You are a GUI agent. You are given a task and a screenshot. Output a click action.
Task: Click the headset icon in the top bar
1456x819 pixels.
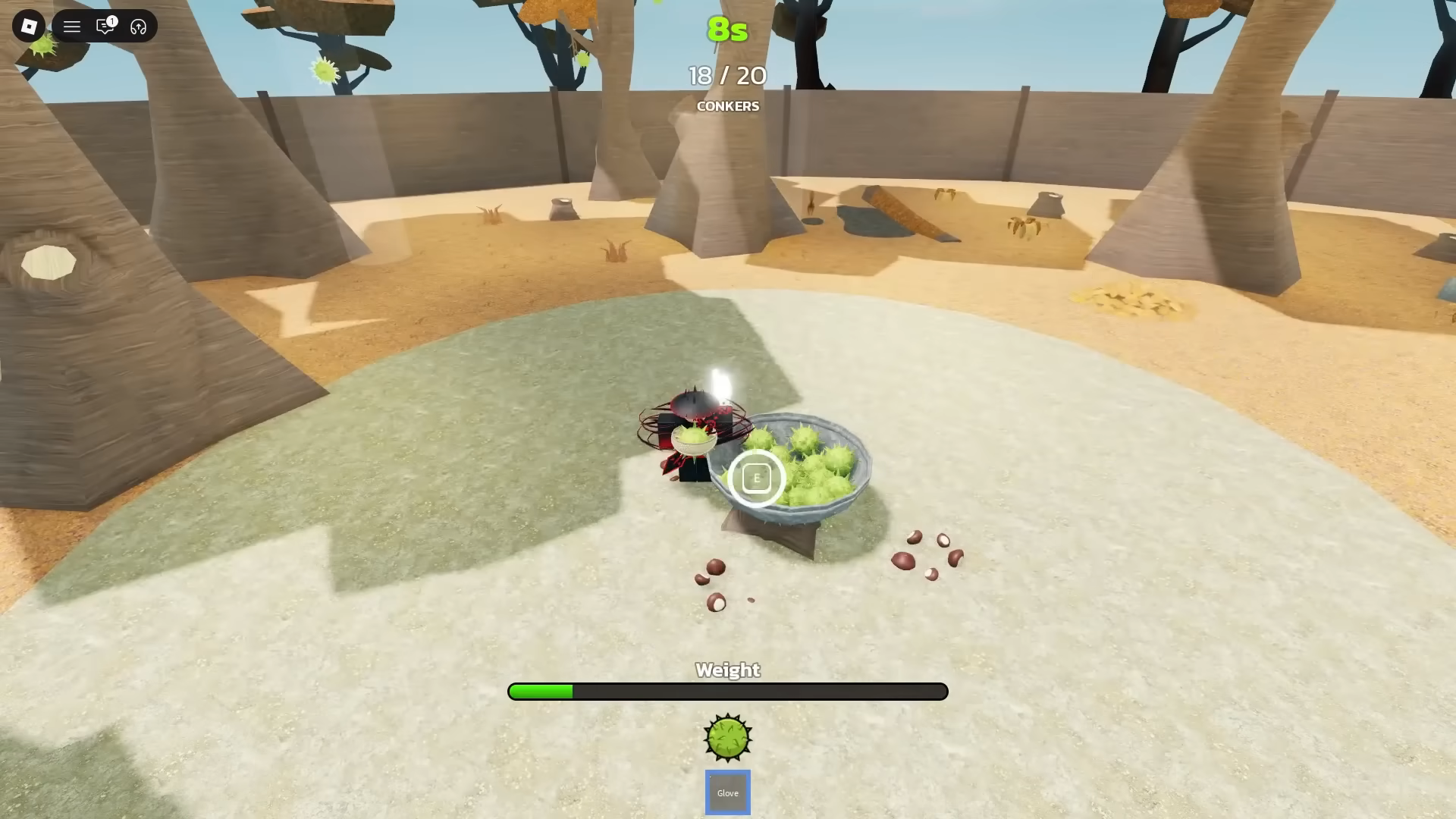click(x=138, y=27)
